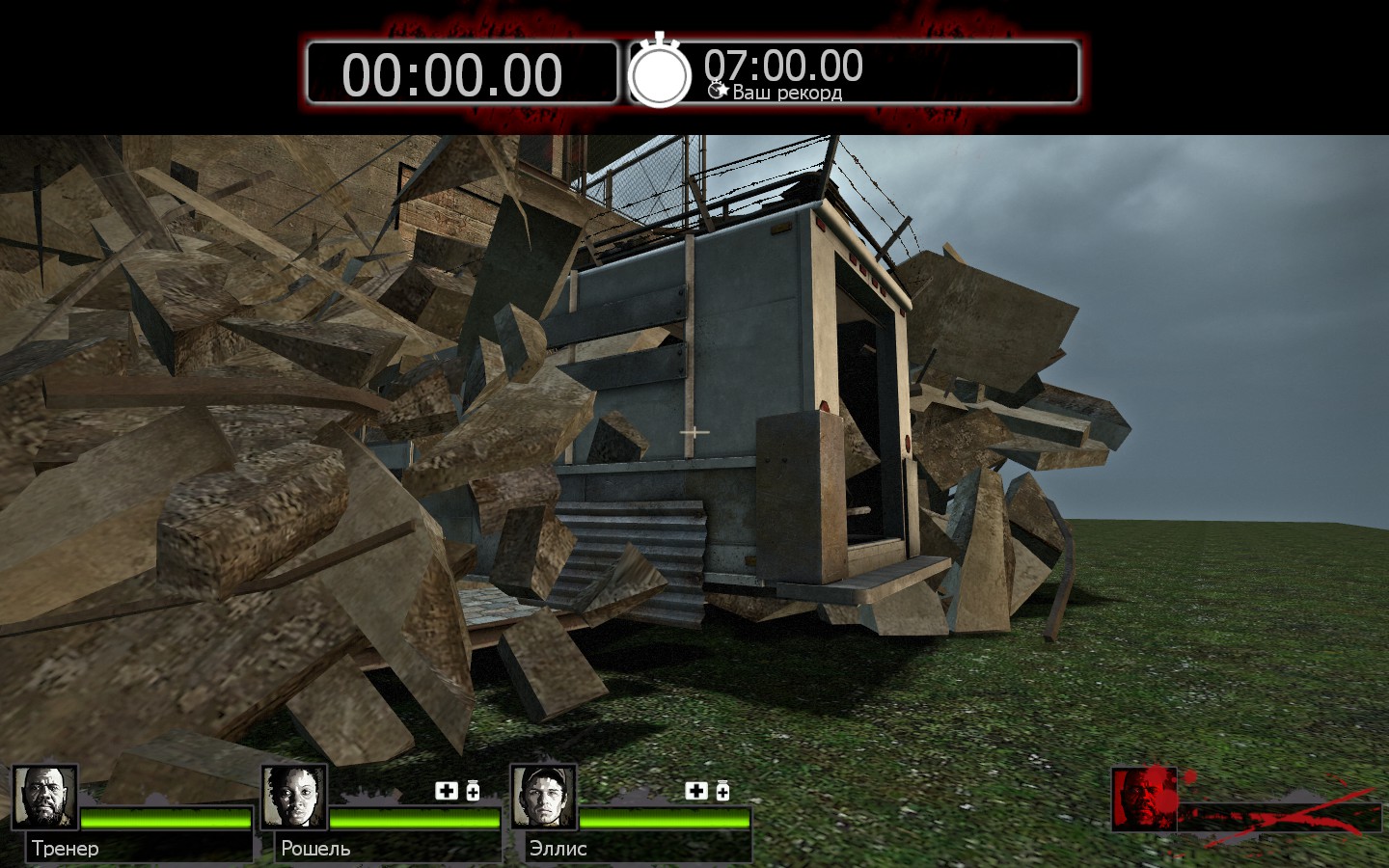The height and width of the screenshot is (868, 1389).
Task: Select Тренер's survivor portrait
Action: [x=44, y=798]
